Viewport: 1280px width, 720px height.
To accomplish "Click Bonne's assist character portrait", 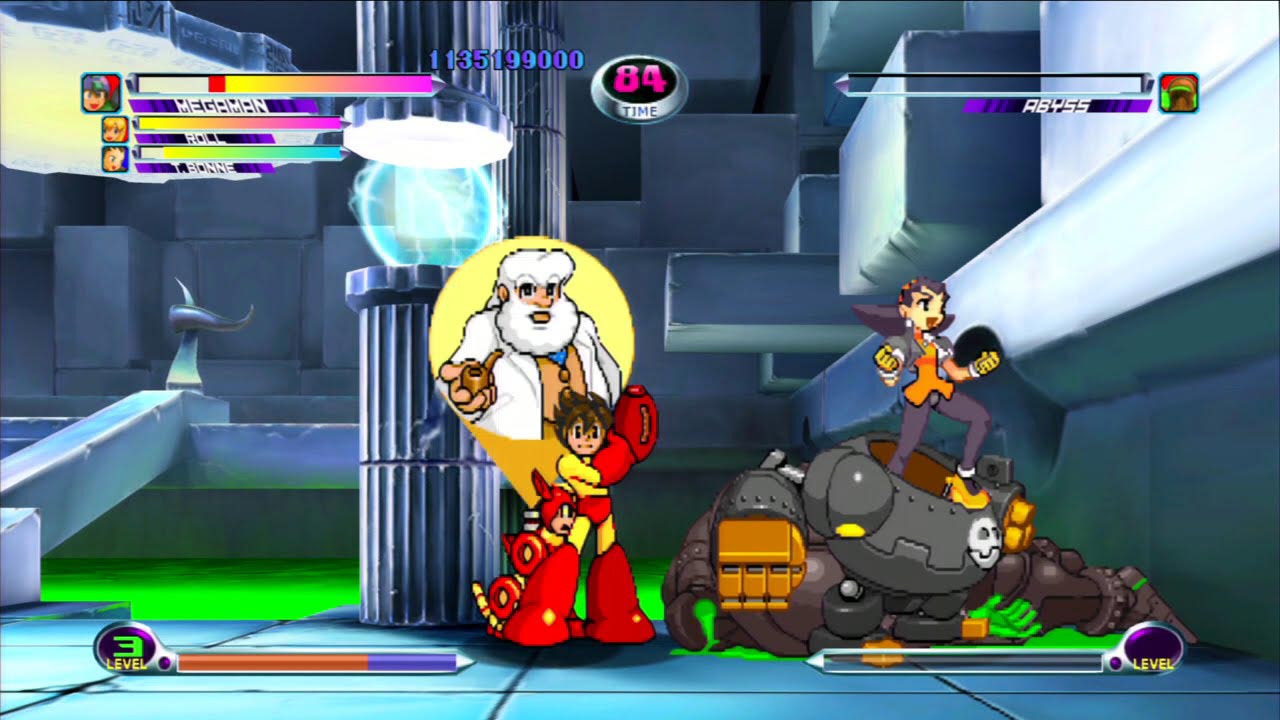I will click(118, 158).
